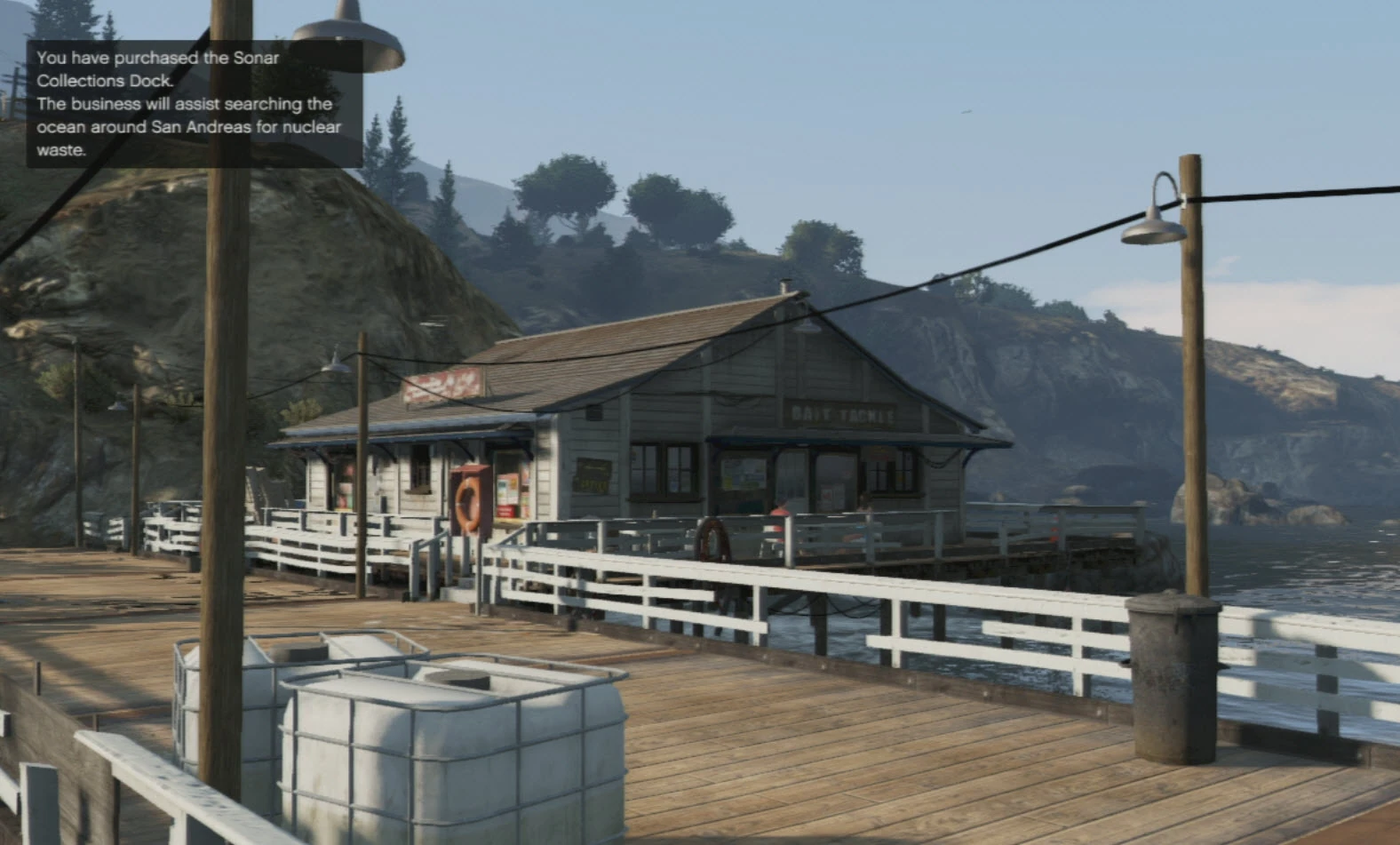Select the person in the orange shirt
This screenshot has width=1400, height=845.
tap(779, 513)
